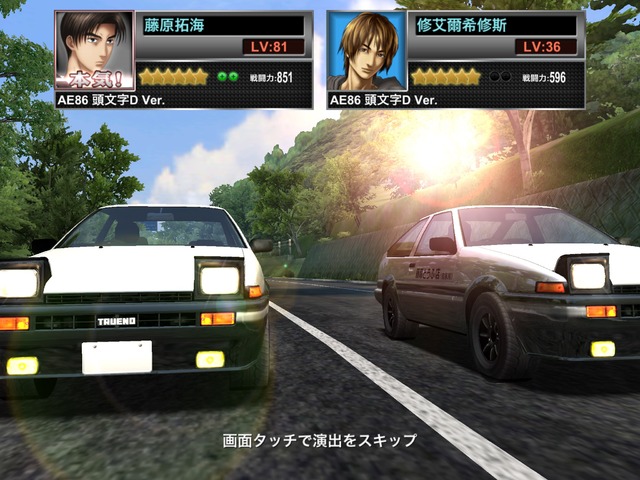Select the brown-haired opponent's driver portrait
This screenshot has width=640, height=480.
pyautogui.click(x=366, y=51)
